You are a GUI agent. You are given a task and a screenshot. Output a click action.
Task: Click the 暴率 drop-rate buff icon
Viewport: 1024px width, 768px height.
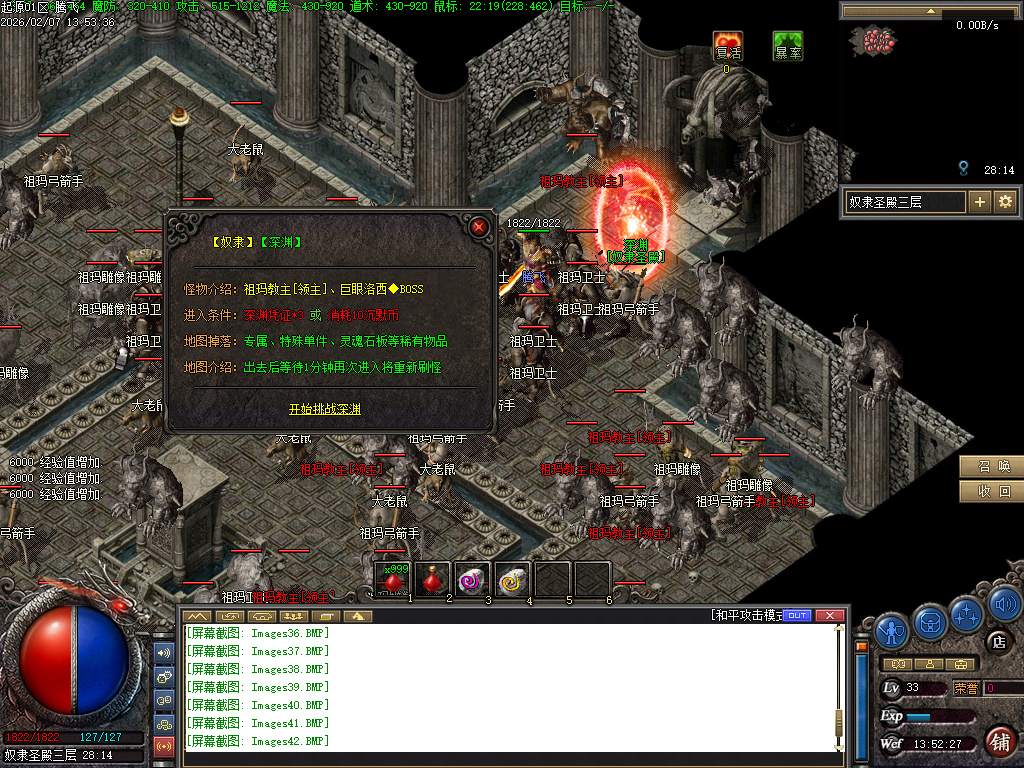(788, 46)
